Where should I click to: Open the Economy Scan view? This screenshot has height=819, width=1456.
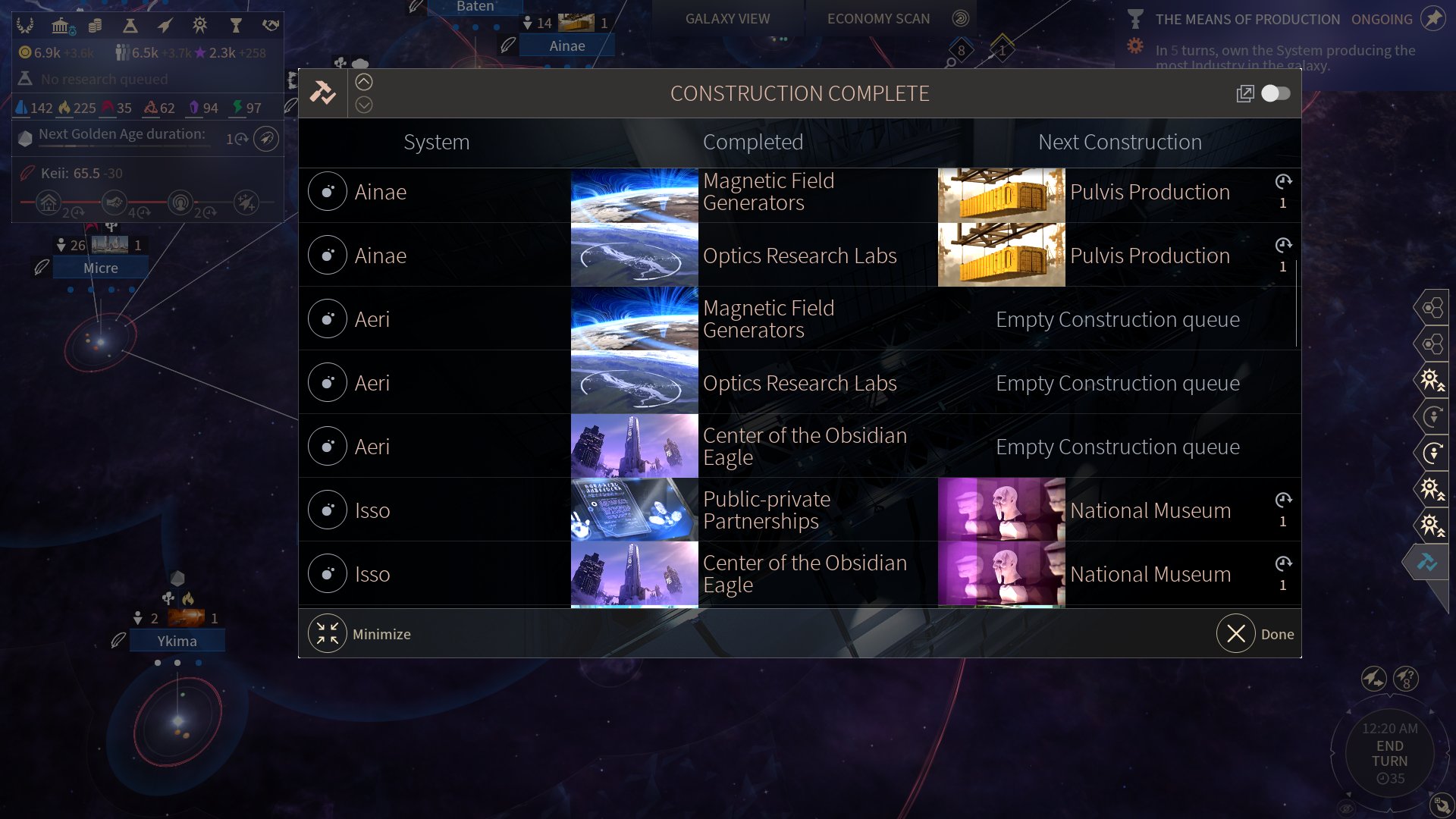click(x=878, y=19)
